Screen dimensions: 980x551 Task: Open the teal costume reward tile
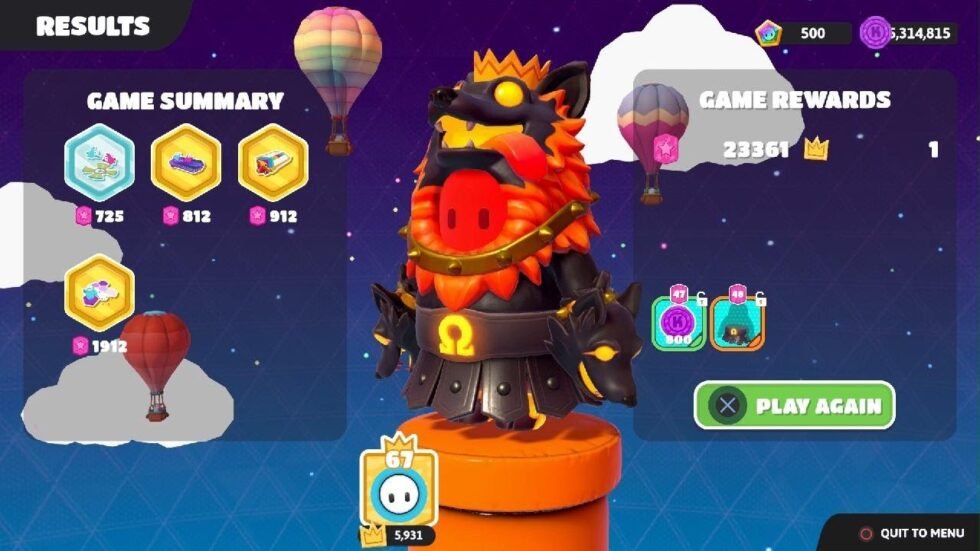(x=737, y=323)
